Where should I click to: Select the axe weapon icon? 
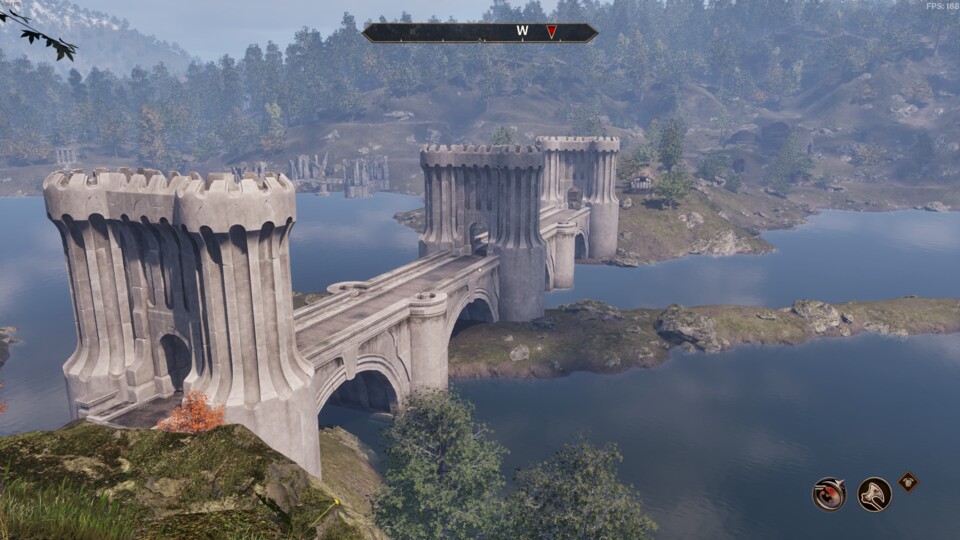point(874,493)
